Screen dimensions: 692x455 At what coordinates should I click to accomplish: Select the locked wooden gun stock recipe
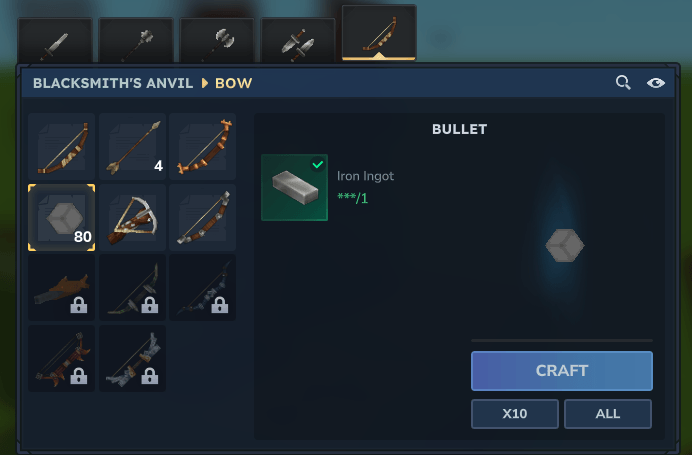point(62,287)
